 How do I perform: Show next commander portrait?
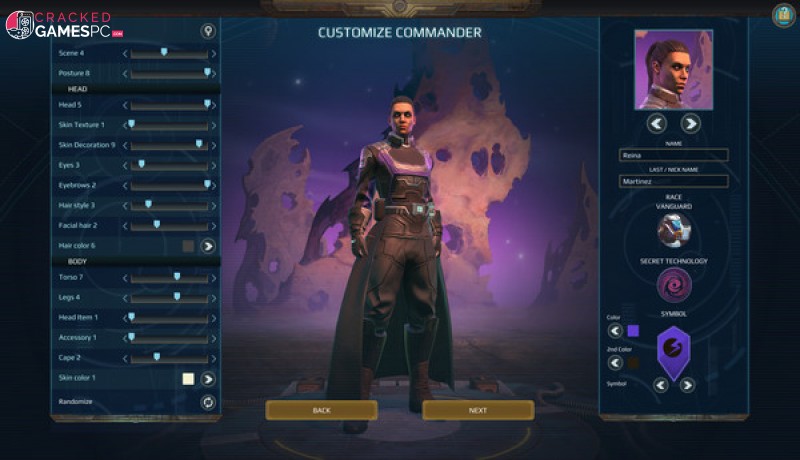pos(690,123)
